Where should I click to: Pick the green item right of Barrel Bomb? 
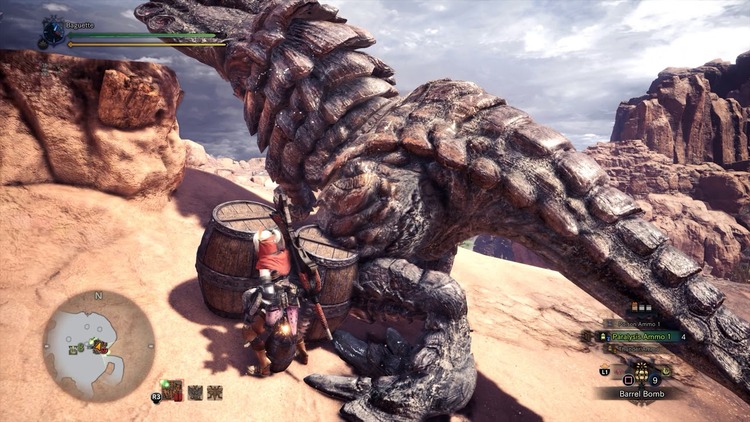(666, 370)
